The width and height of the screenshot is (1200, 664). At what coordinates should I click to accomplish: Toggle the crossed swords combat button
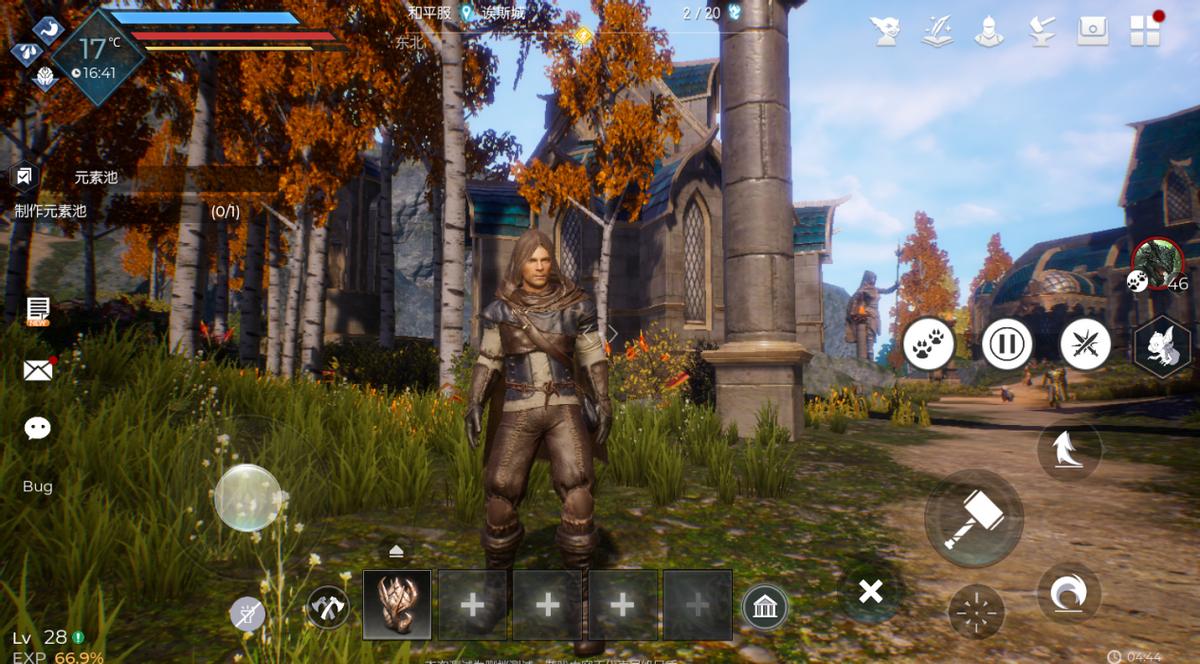pyautogui.click(x=1085, y=345)
